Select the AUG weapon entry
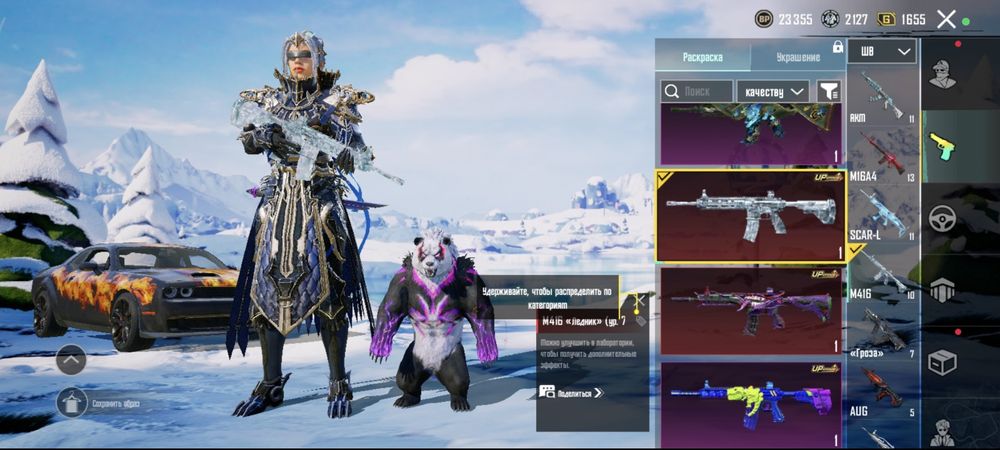Image resolution: width=1000 pixels, height=450 pixels. point(882,390)
